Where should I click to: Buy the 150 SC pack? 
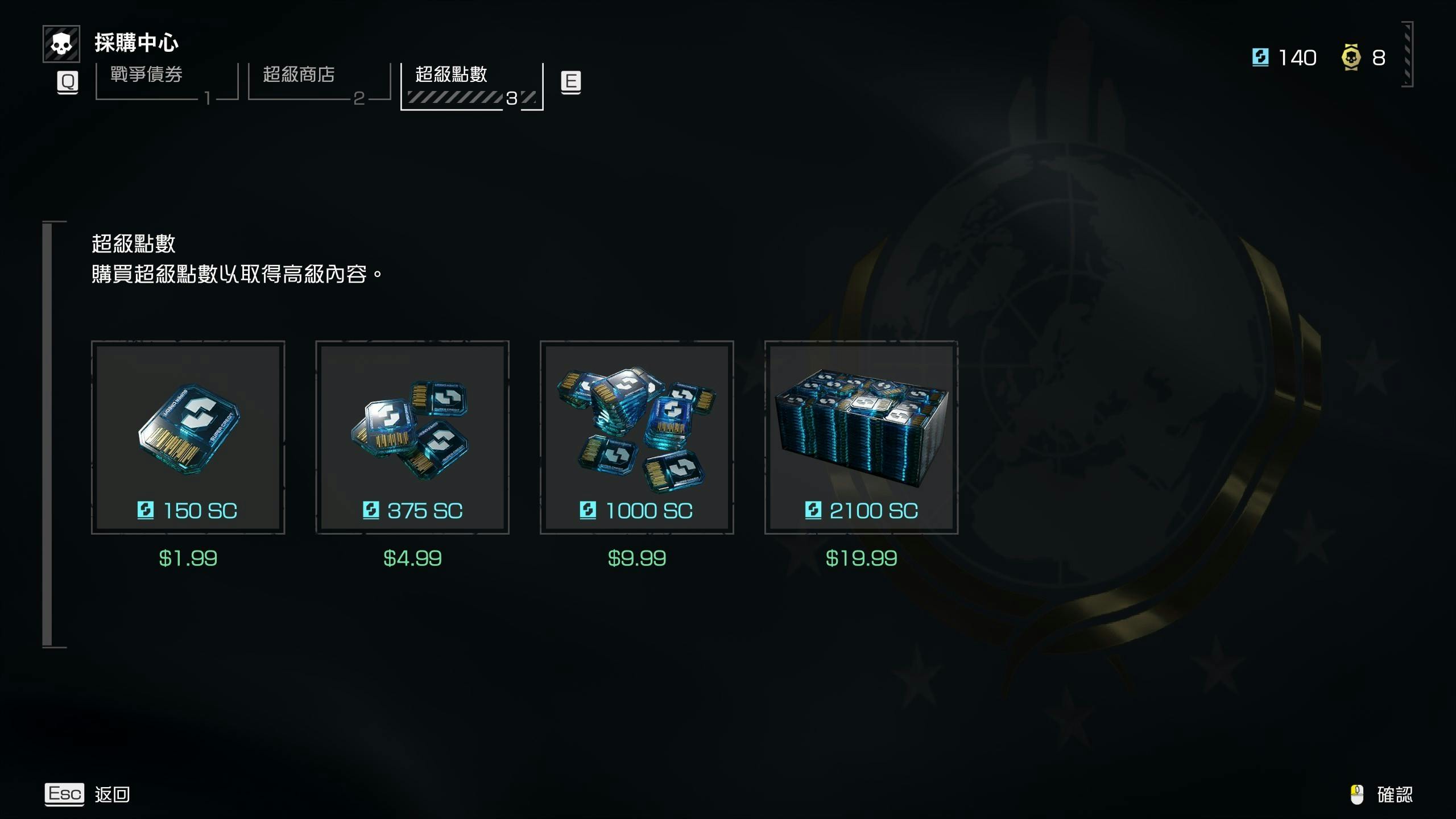point(188,437)
